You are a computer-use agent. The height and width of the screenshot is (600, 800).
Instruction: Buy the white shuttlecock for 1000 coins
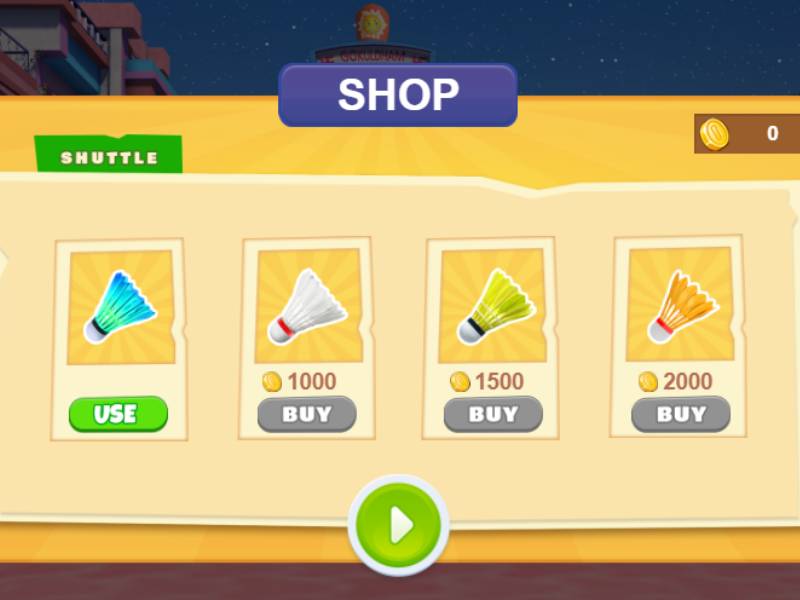306,414
